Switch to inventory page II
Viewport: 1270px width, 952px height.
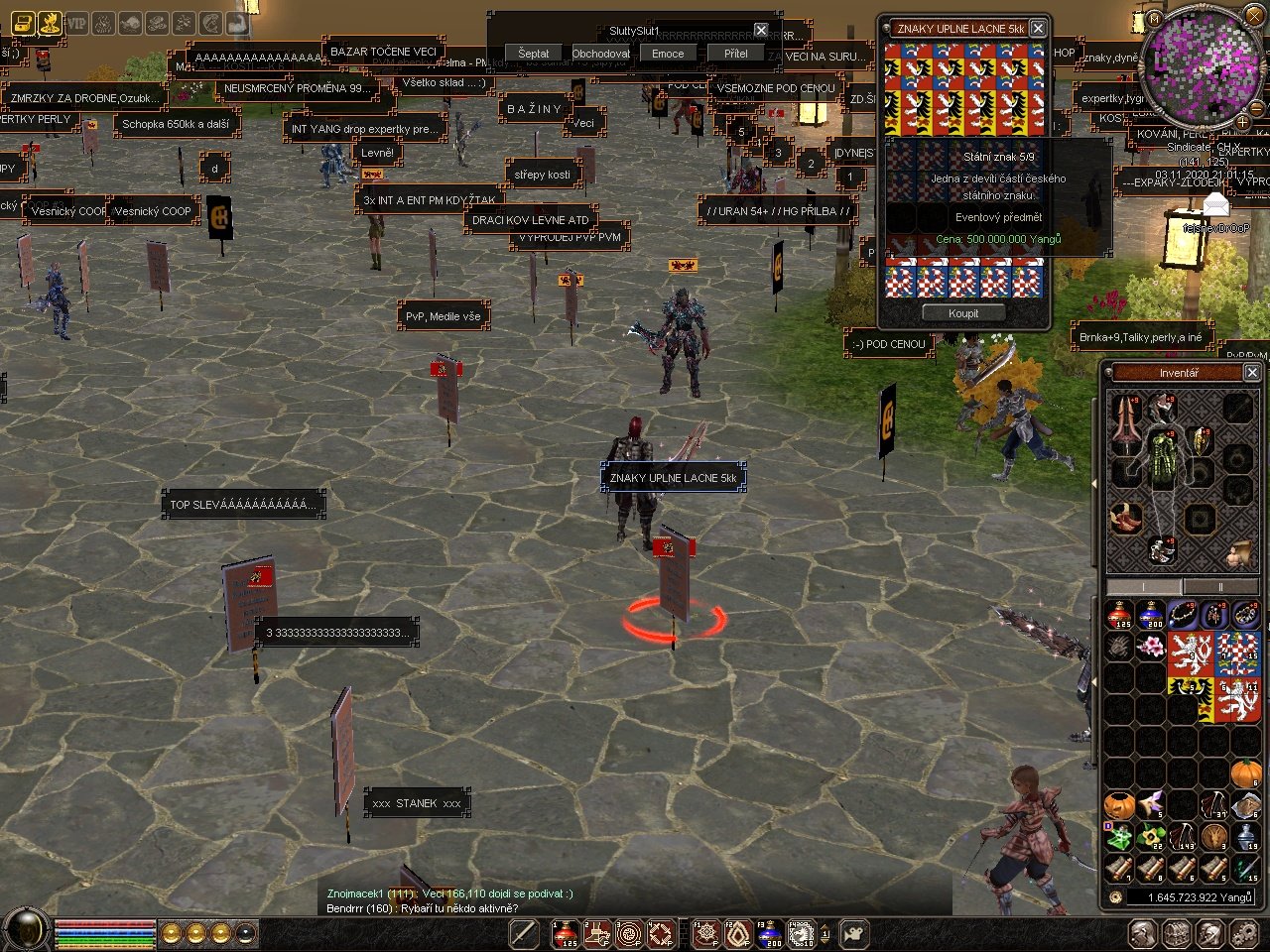pyautogui.click(x=1219, y=587)
